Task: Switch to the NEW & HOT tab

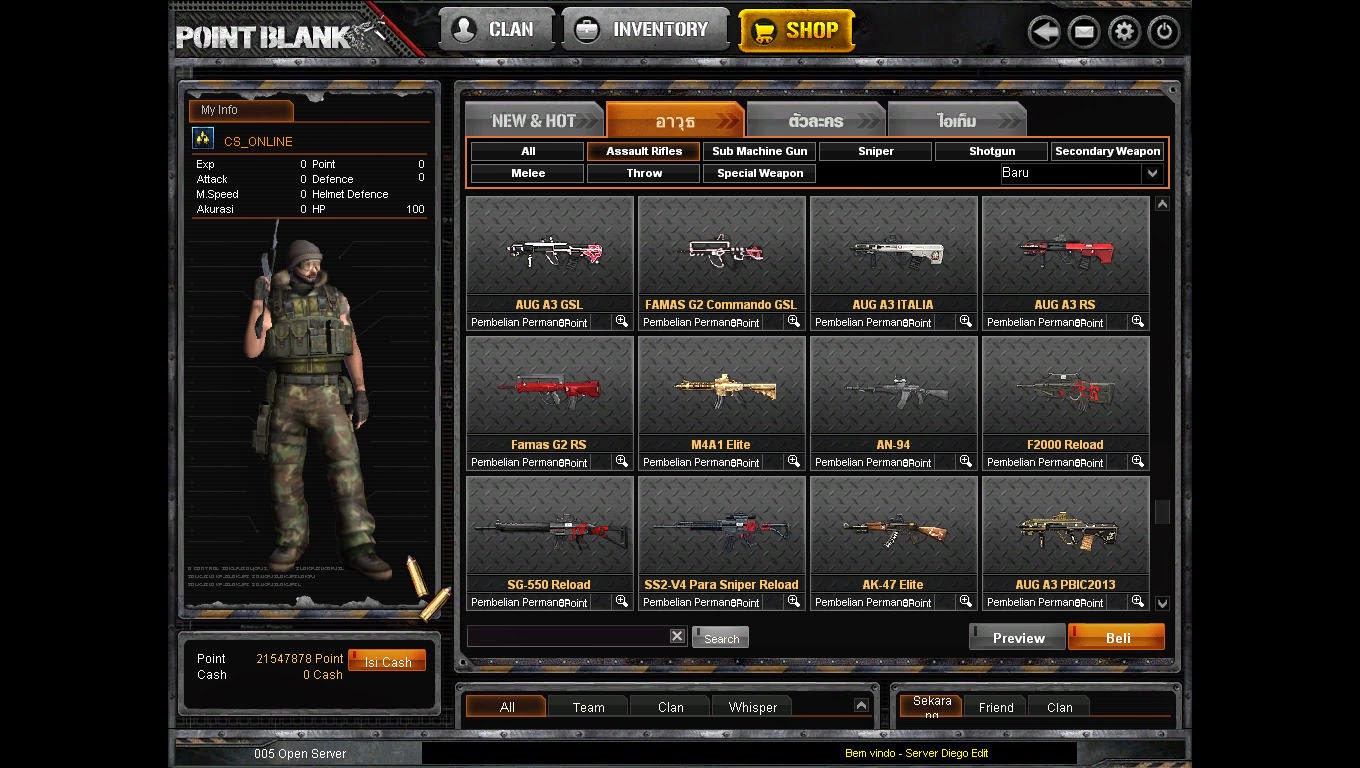Action: [535, 119]
